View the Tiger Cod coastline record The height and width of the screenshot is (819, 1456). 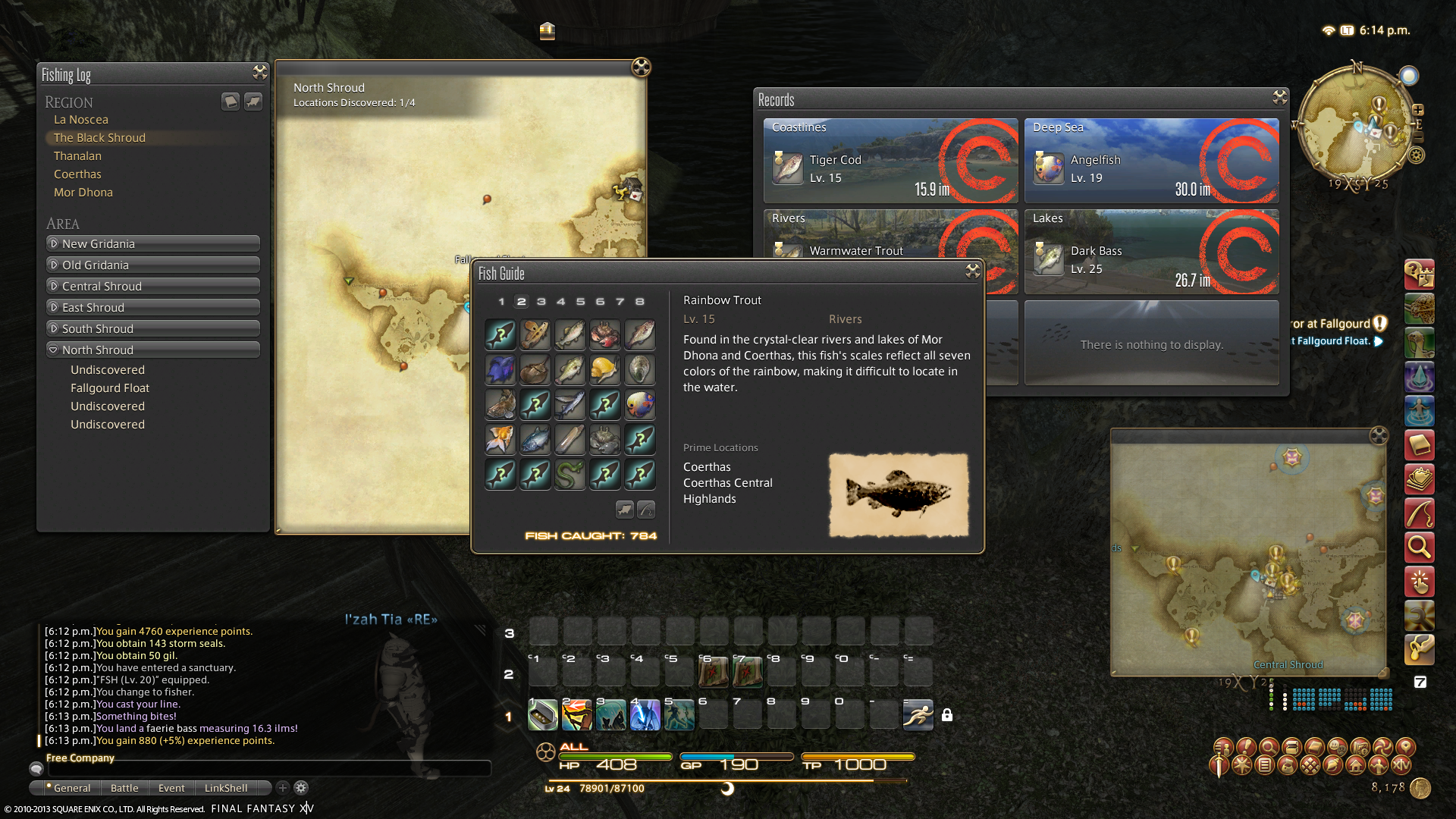coord(890,161)
